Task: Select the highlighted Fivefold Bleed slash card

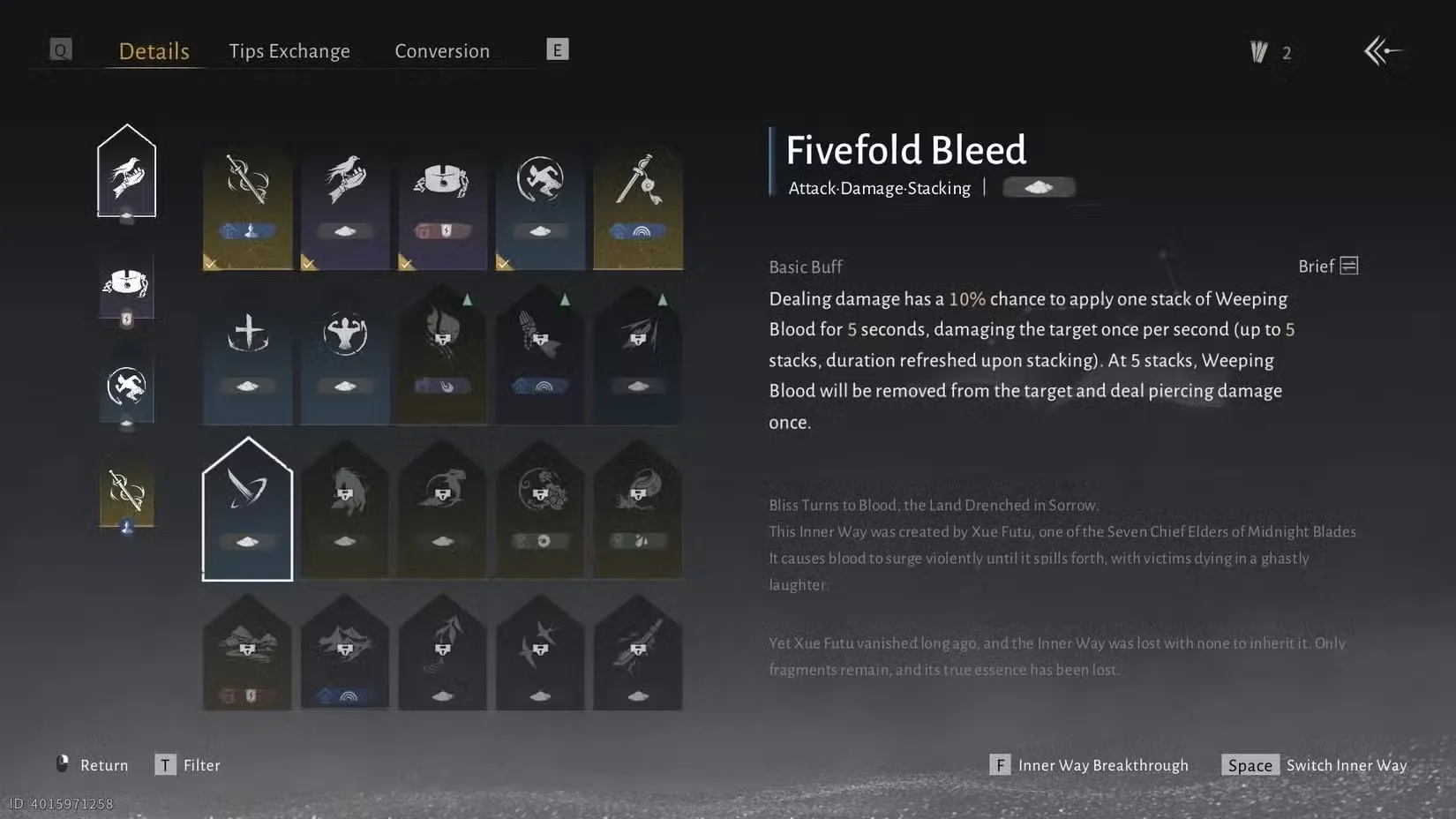Action: (247, 510)
